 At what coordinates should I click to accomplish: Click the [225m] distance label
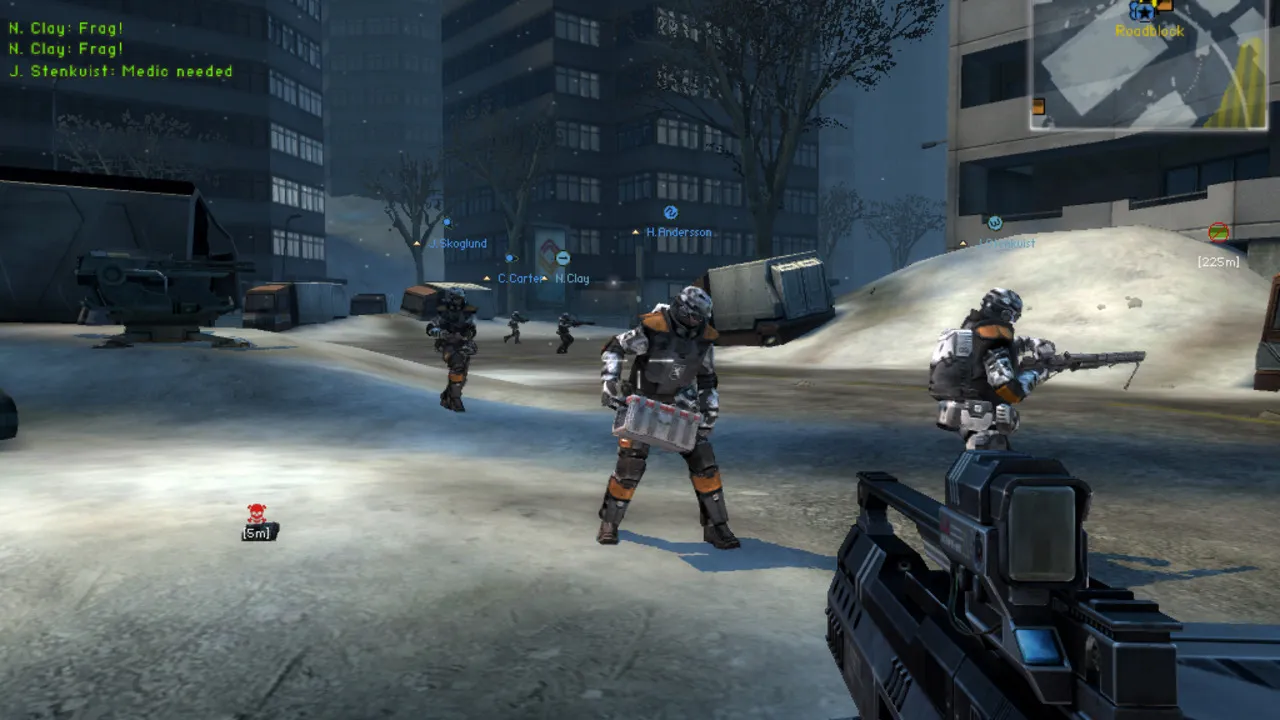coord(1218,261)
